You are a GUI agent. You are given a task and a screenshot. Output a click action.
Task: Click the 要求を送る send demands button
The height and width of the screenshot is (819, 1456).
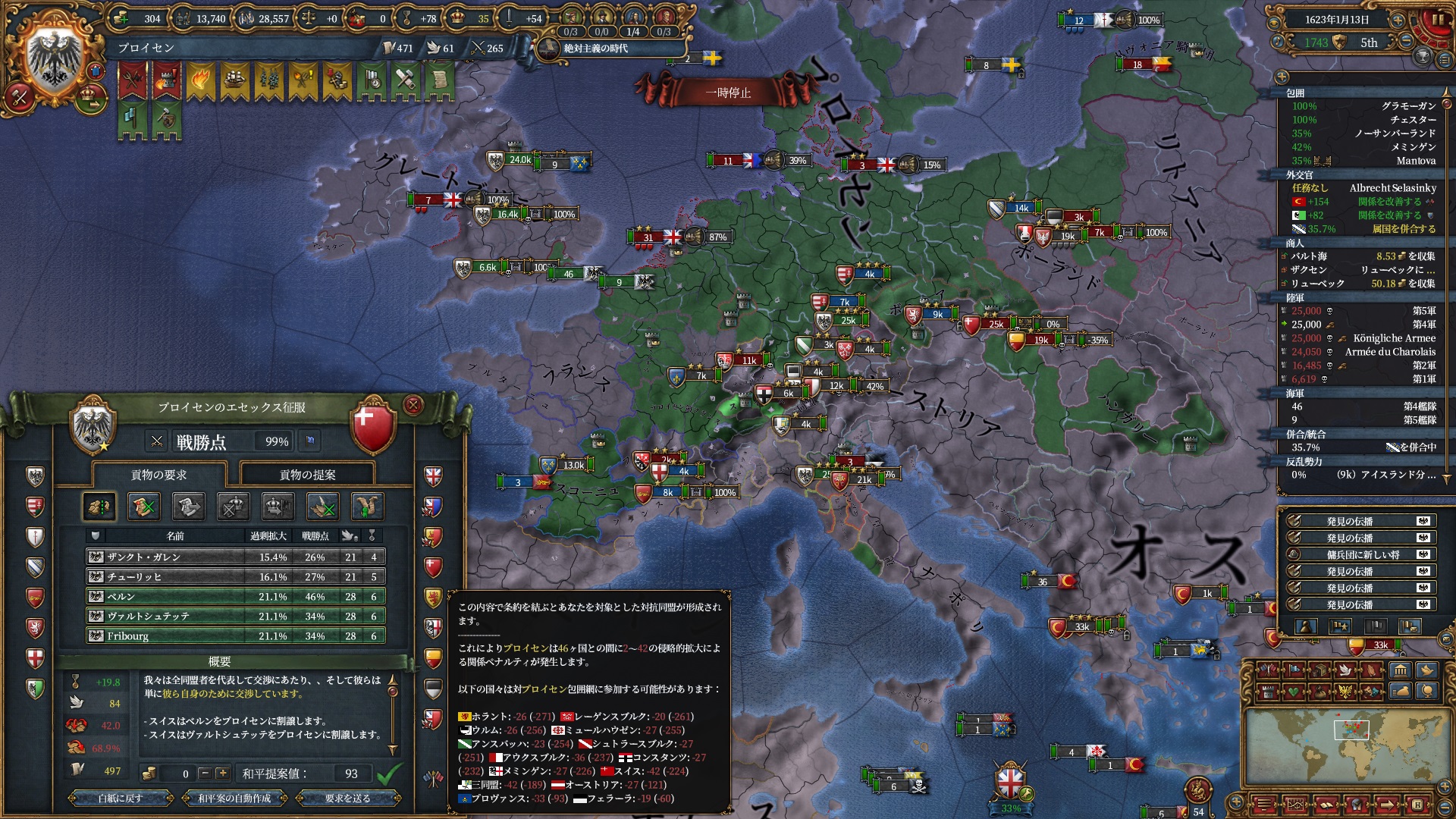[x=348, y=798]
